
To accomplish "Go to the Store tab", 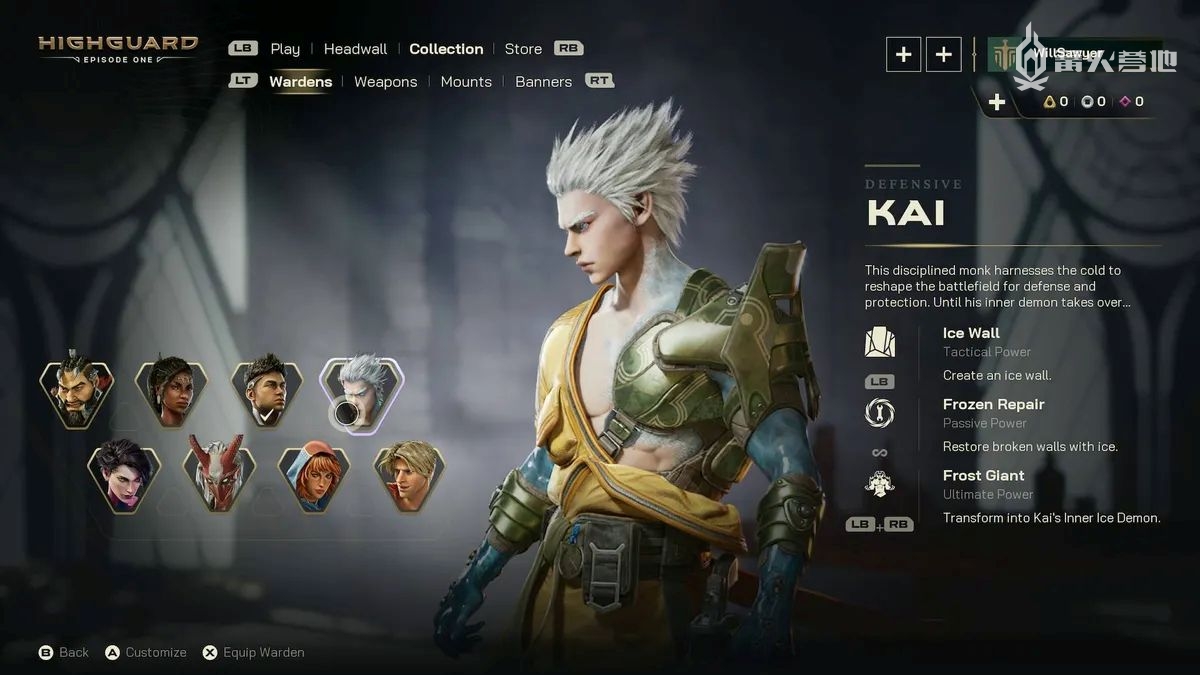I will coord(523,49).
